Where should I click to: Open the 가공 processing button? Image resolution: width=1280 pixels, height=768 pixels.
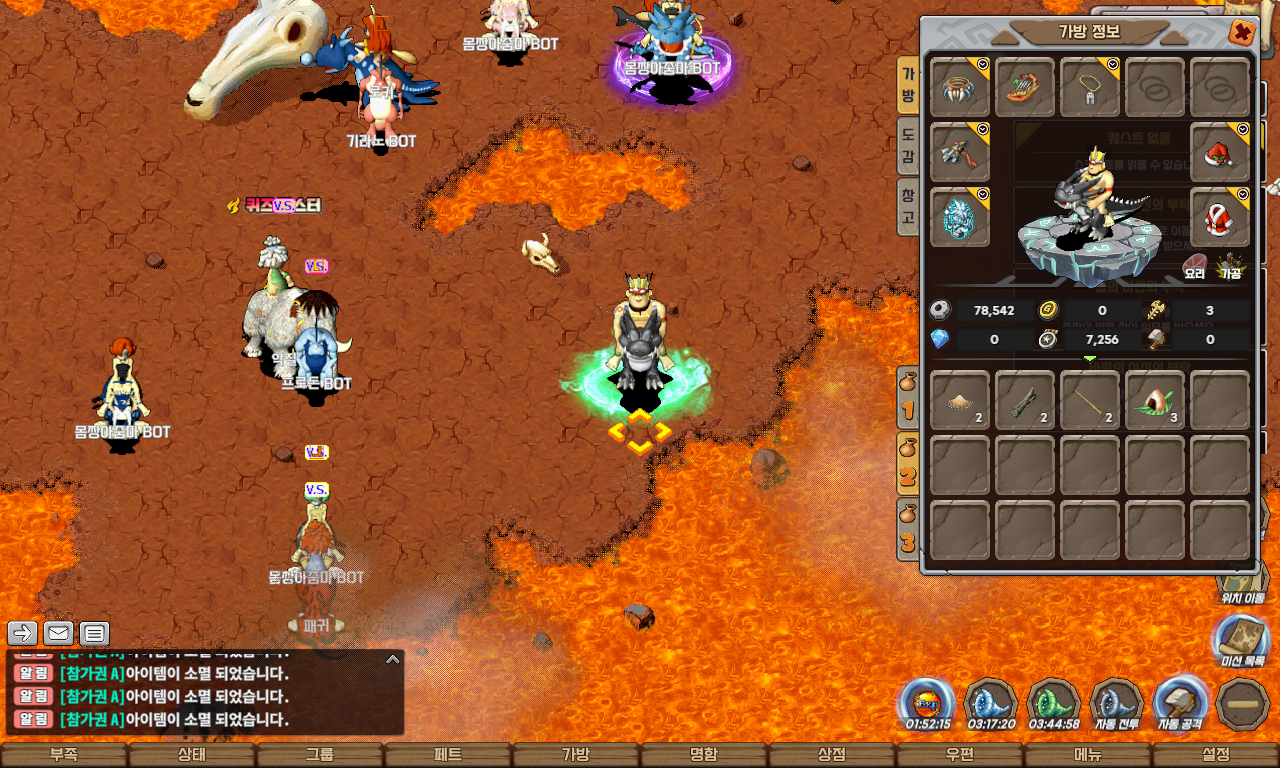coord(1230,266)
